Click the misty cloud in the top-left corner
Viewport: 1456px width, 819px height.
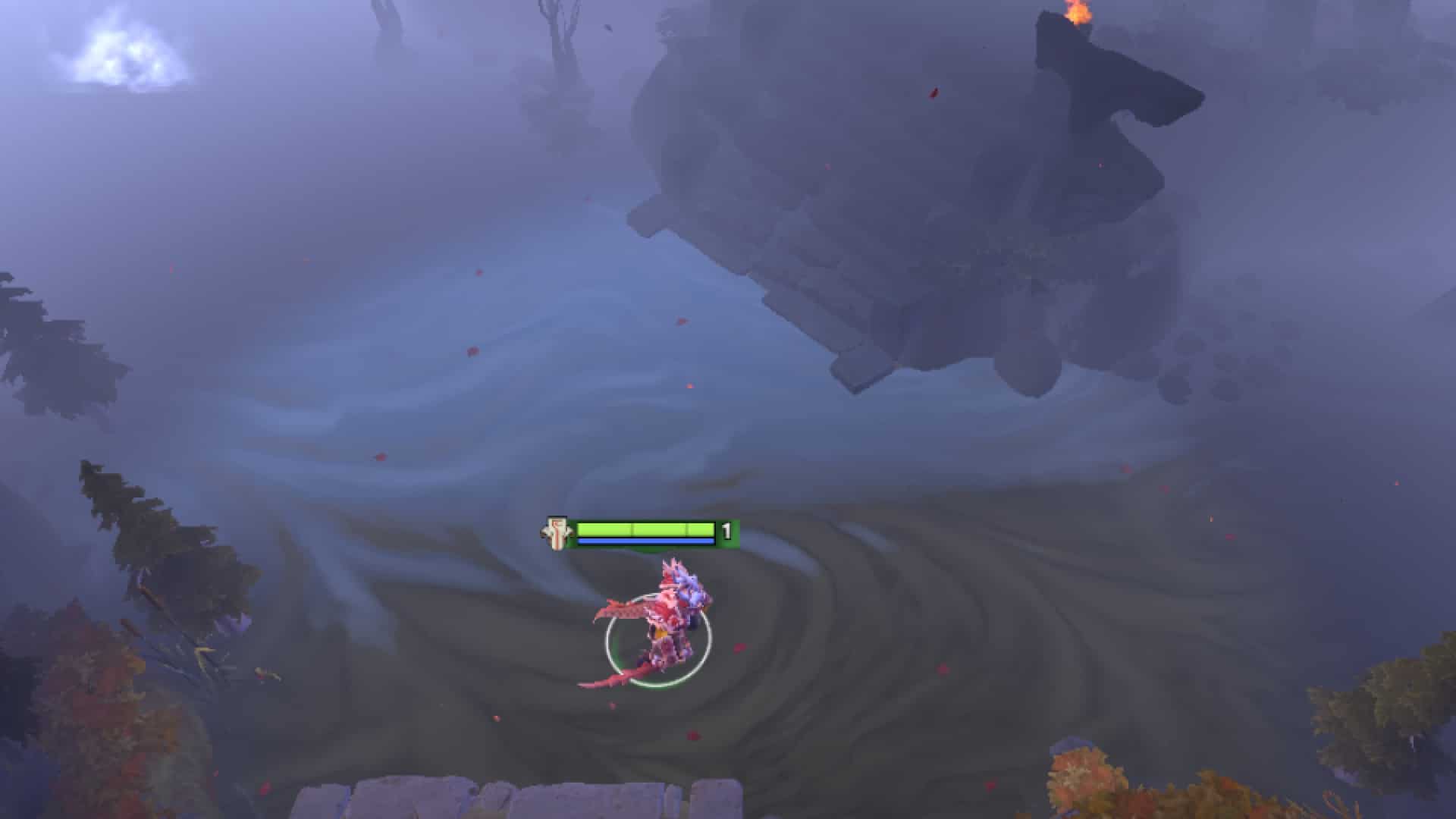[x=121, y=53]
